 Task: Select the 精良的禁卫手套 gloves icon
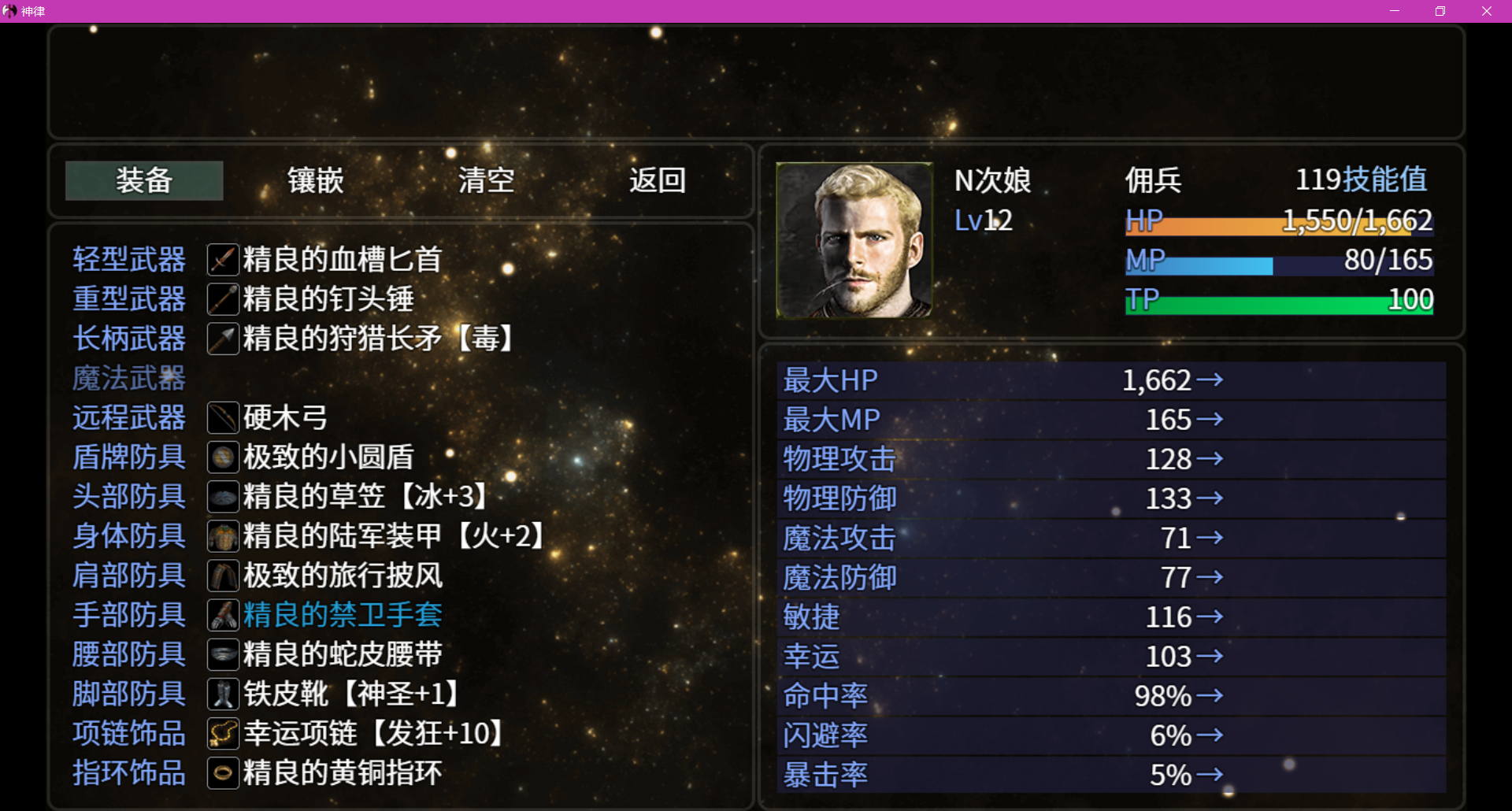(223, 615)
